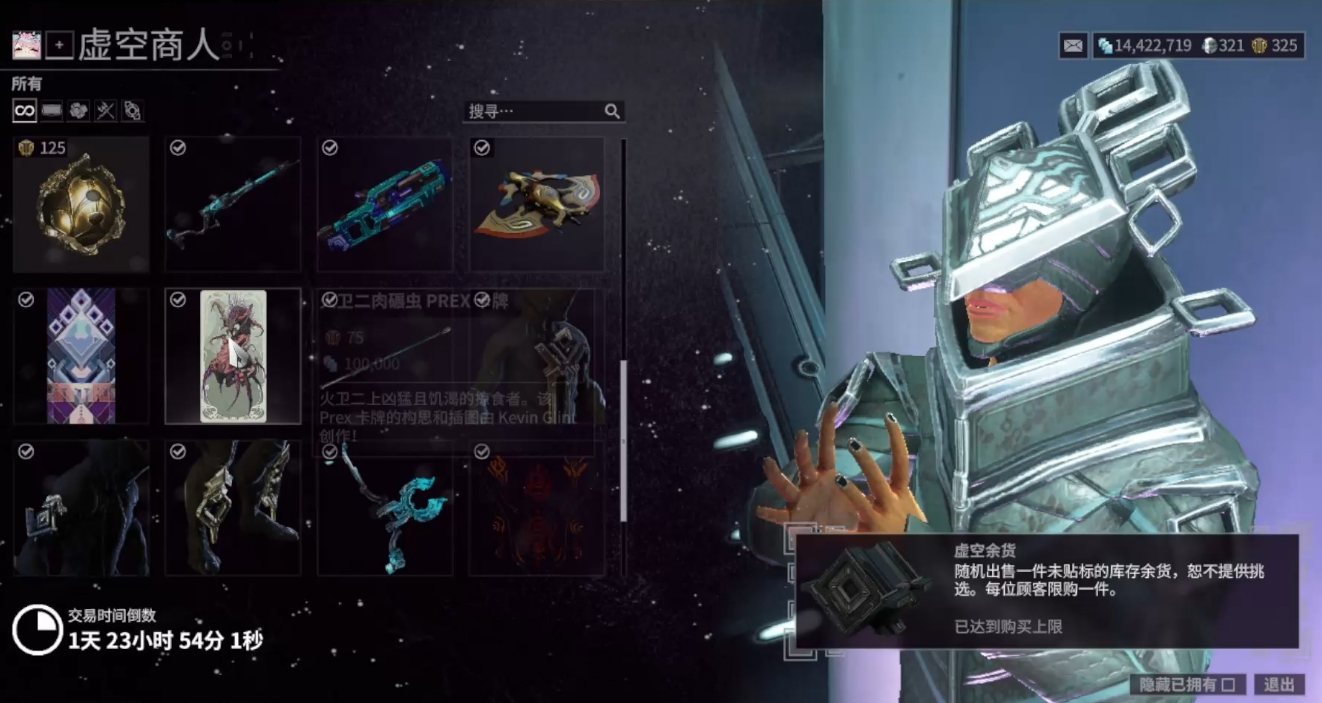
Task: Choose the gold and red axe item
Action: (537, 205)
